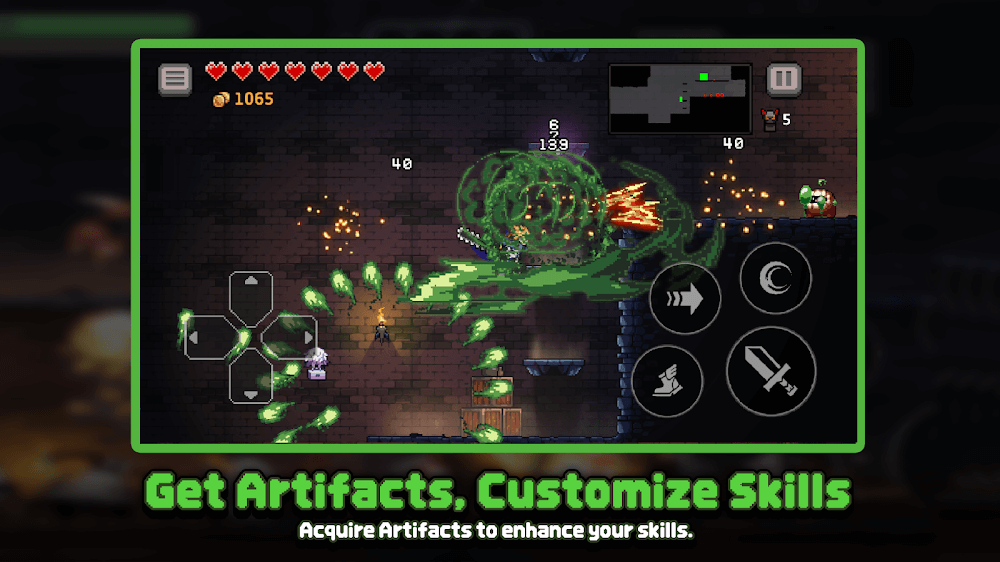This screenshot has width=1000, height=562.
Task: Tap the sword attack button
Action: [x=771, y=371]
